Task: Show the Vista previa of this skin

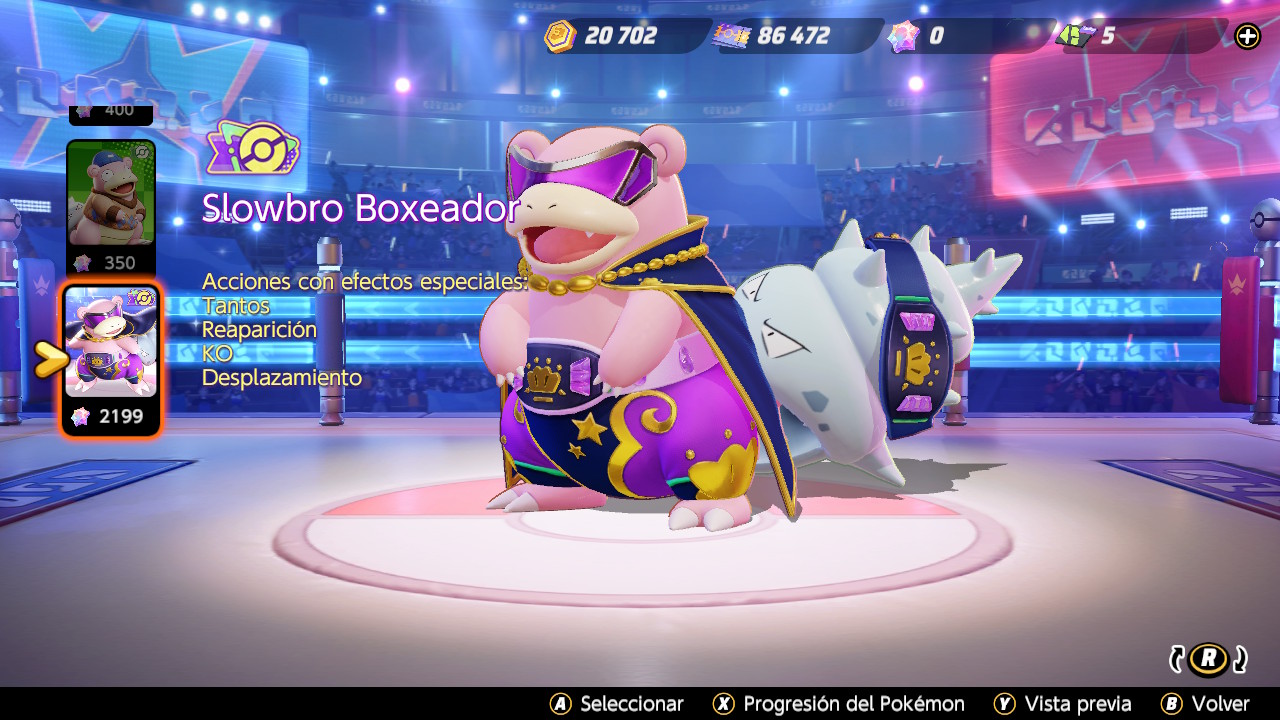Action: click(x=1063, y=704)
